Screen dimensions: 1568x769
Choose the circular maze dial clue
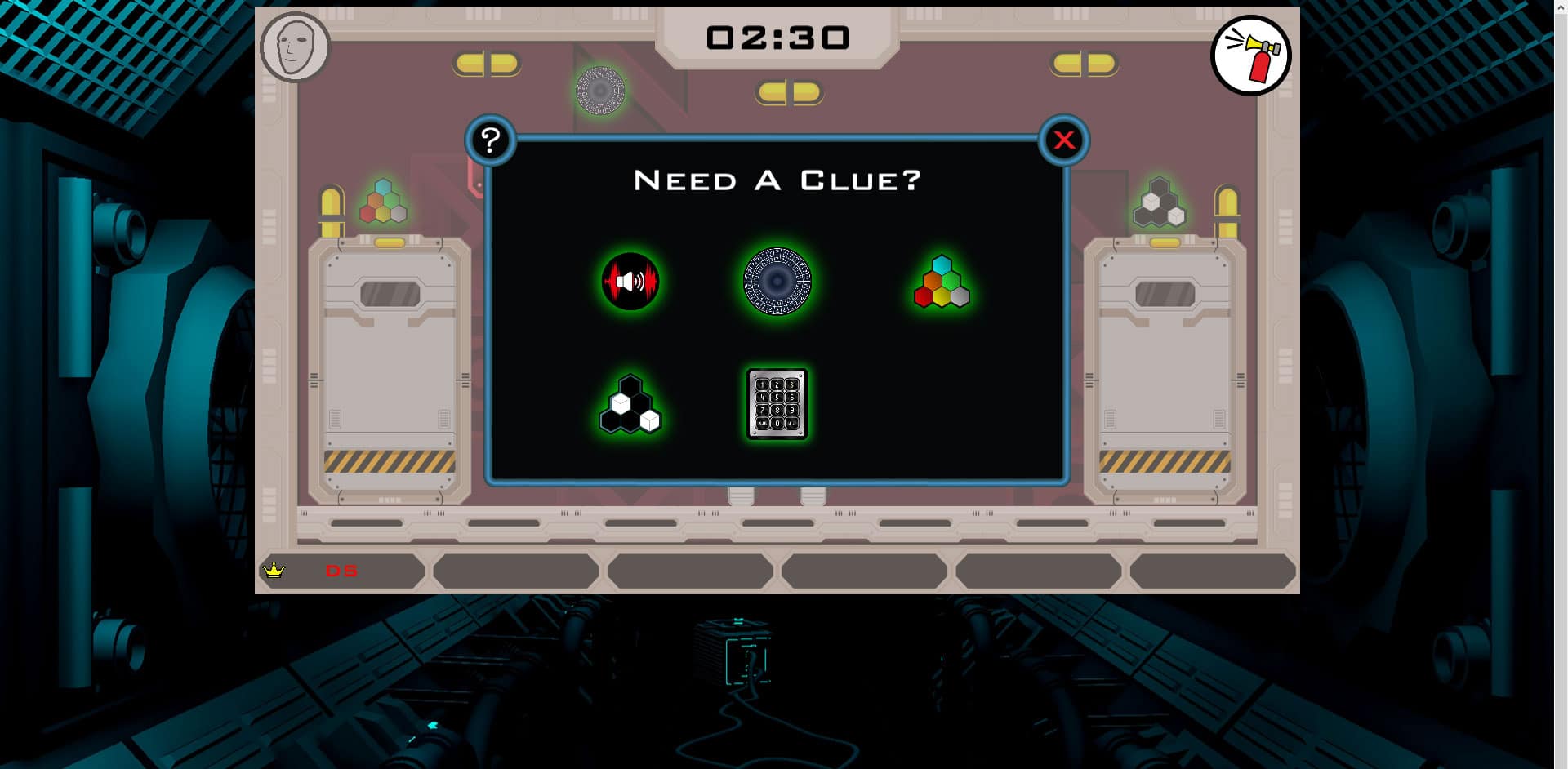(x=777, y=282)
